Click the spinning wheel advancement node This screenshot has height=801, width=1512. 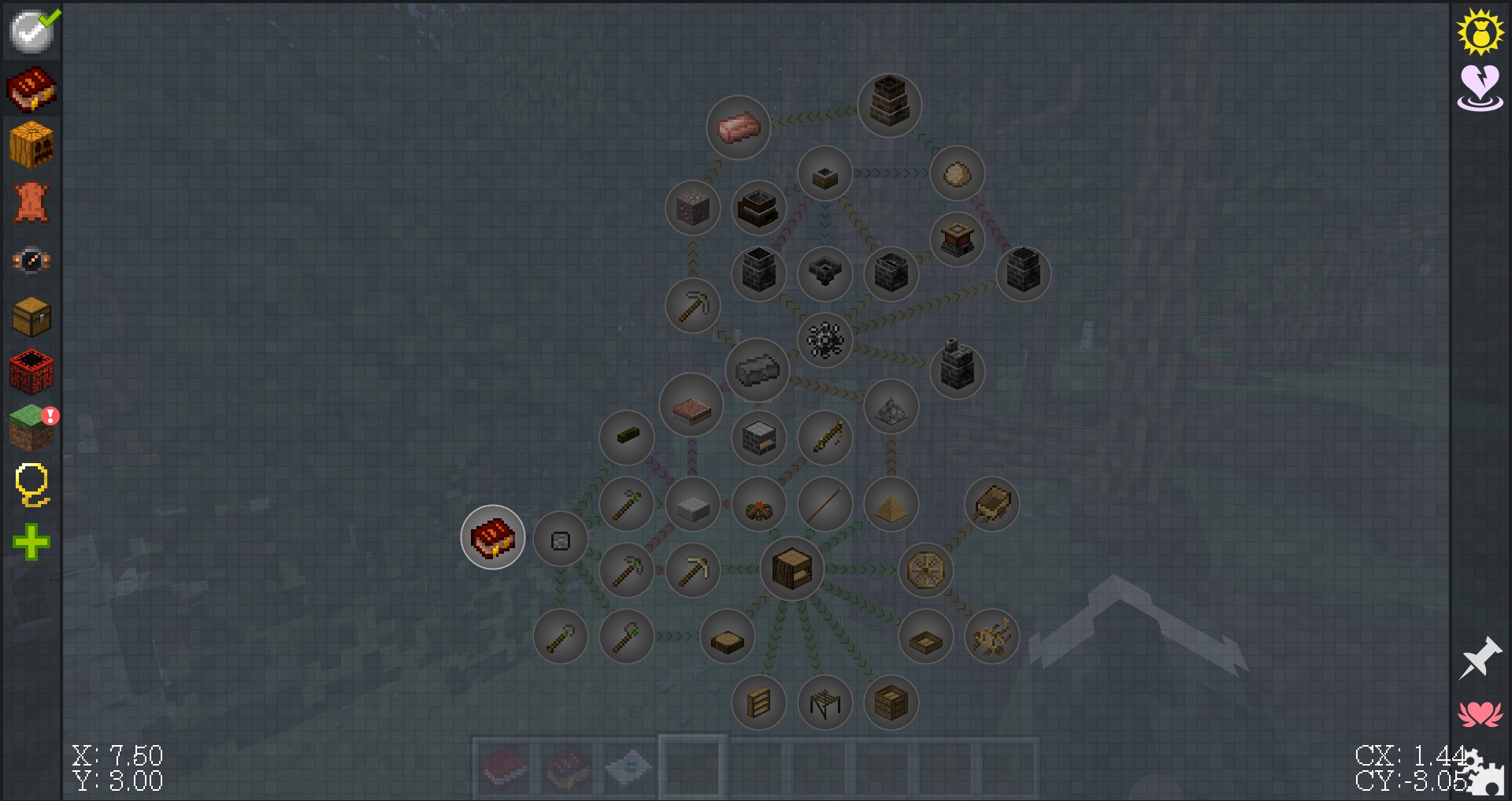(926, 570)
